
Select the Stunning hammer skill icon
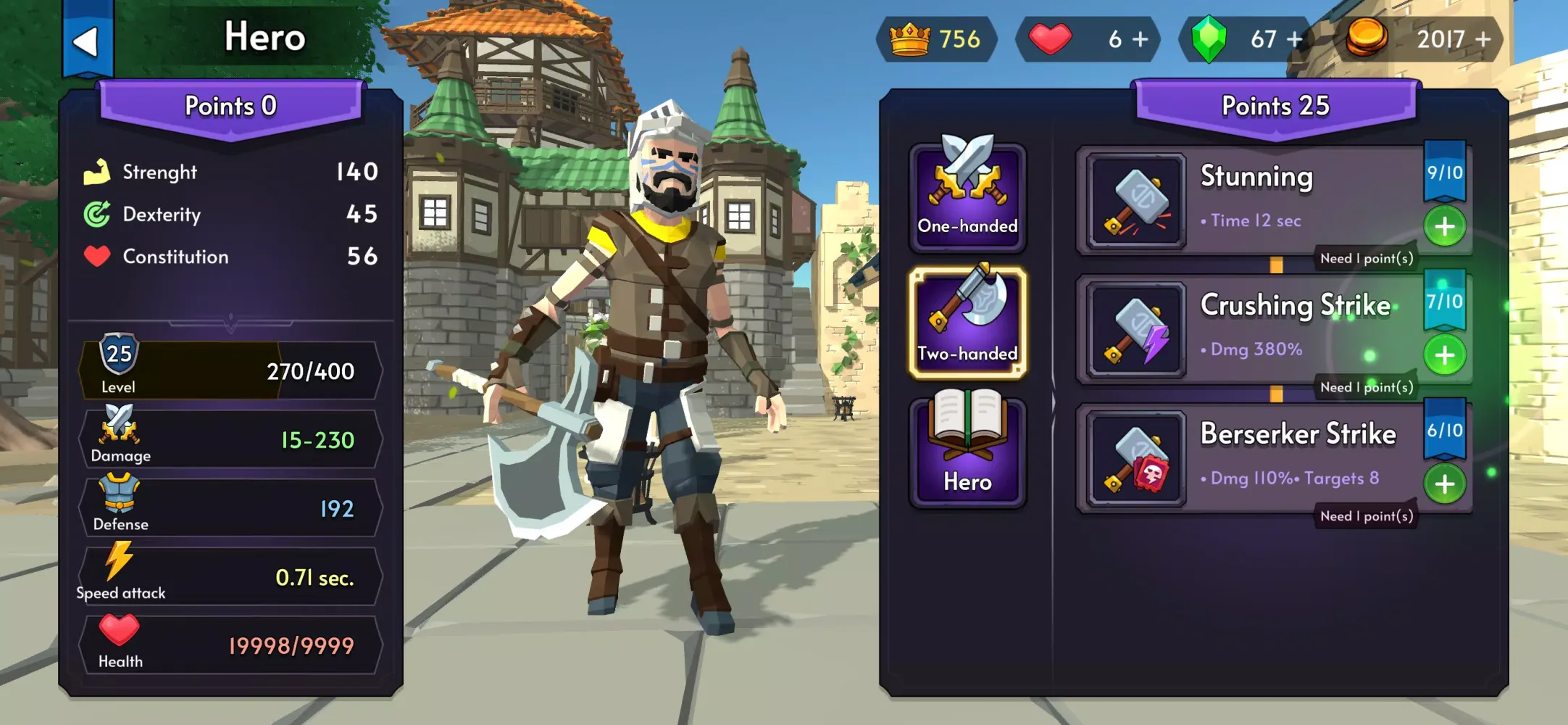click(1136, 202)
